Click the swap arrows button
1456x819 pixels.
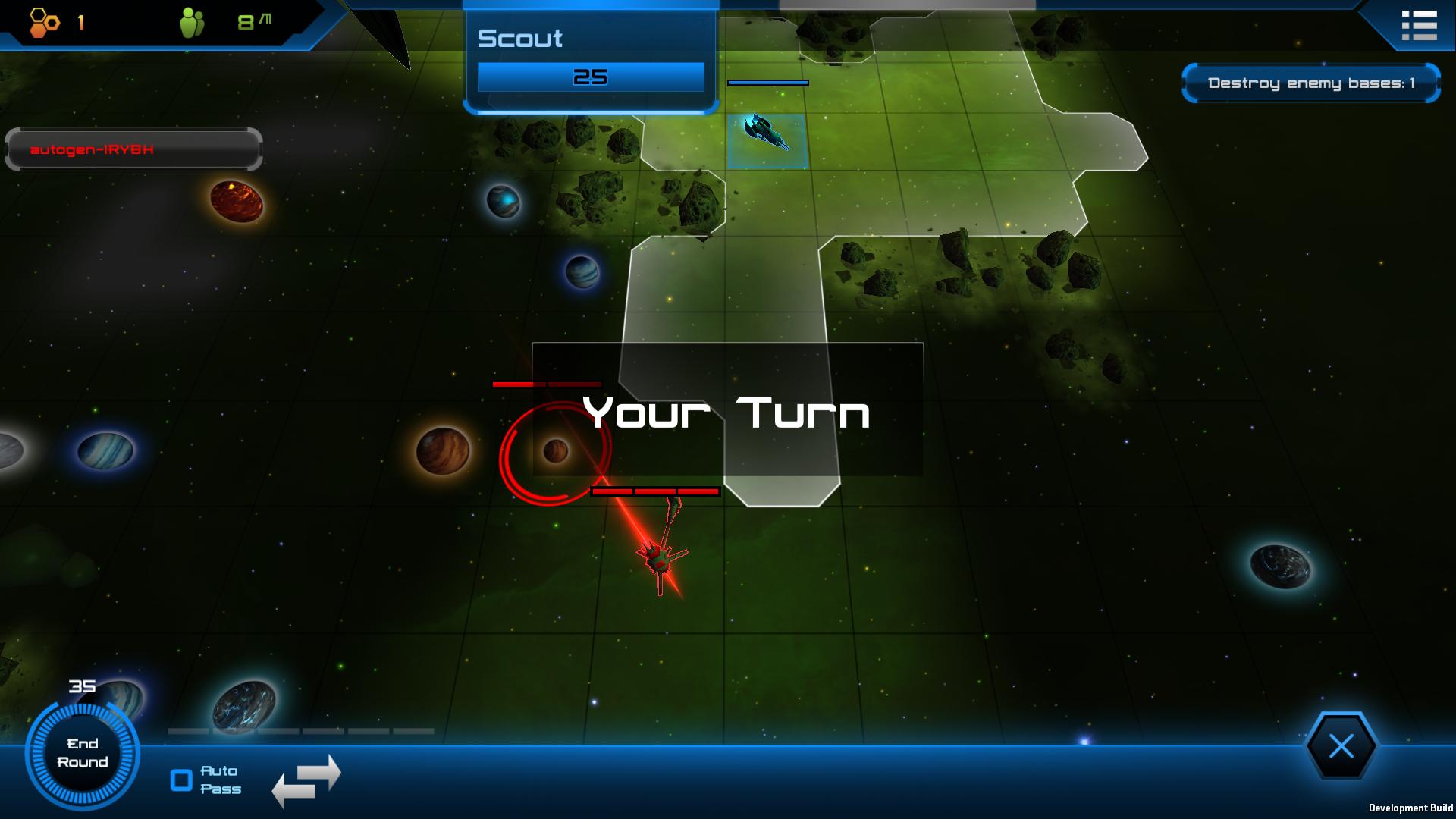click(306, 780)
